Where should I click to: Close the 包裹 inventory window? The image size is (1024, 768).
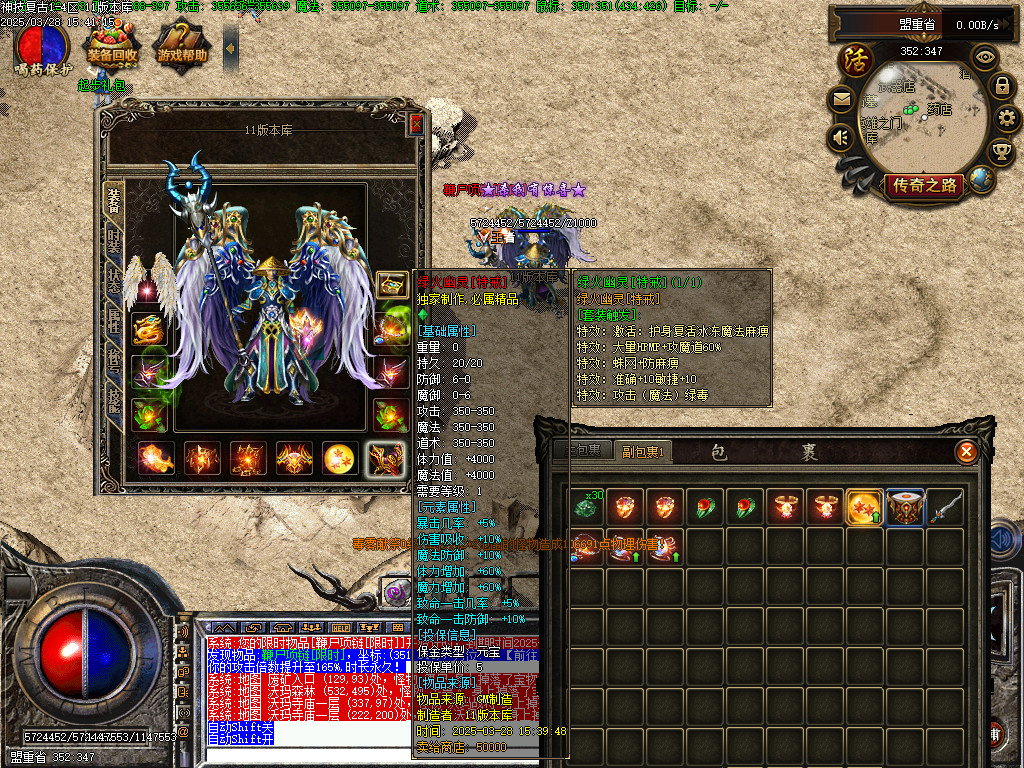(966, 452)
